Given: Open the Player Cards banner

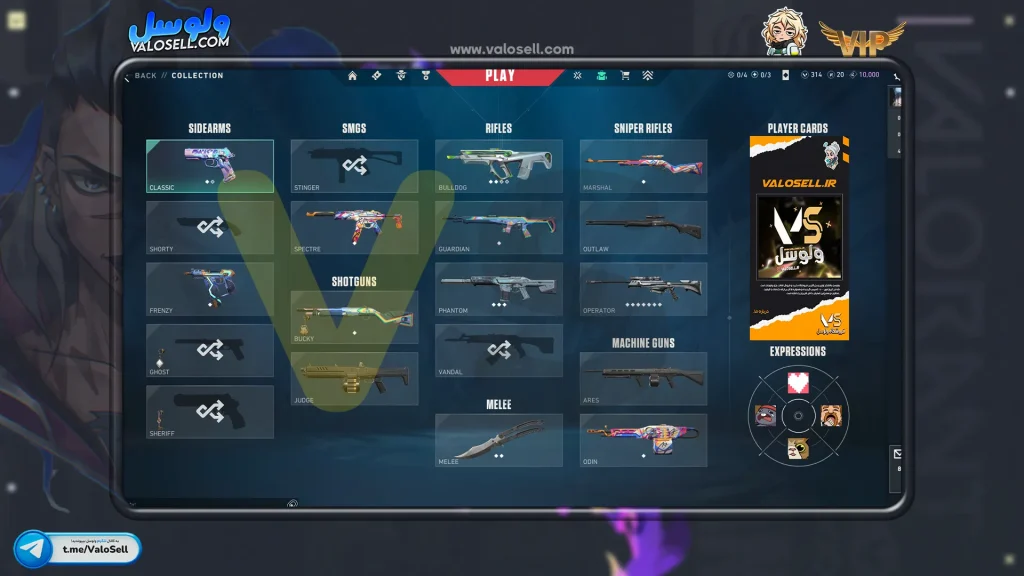Looking at the screenshot, I should click(799, 238).
